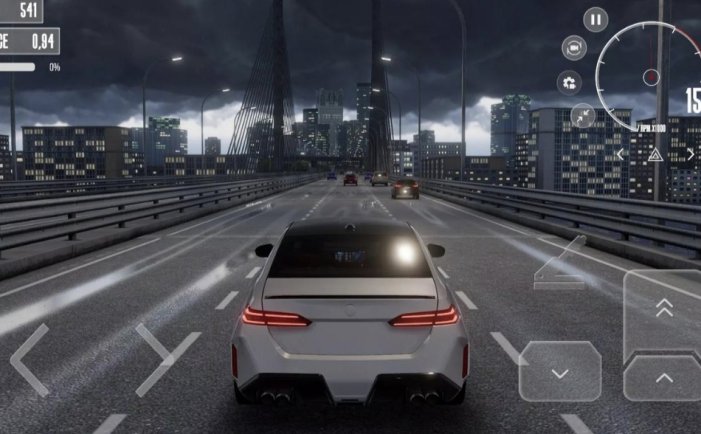Turn on the left turn signal
The image size is (701, 434).
tap(620, 154)
